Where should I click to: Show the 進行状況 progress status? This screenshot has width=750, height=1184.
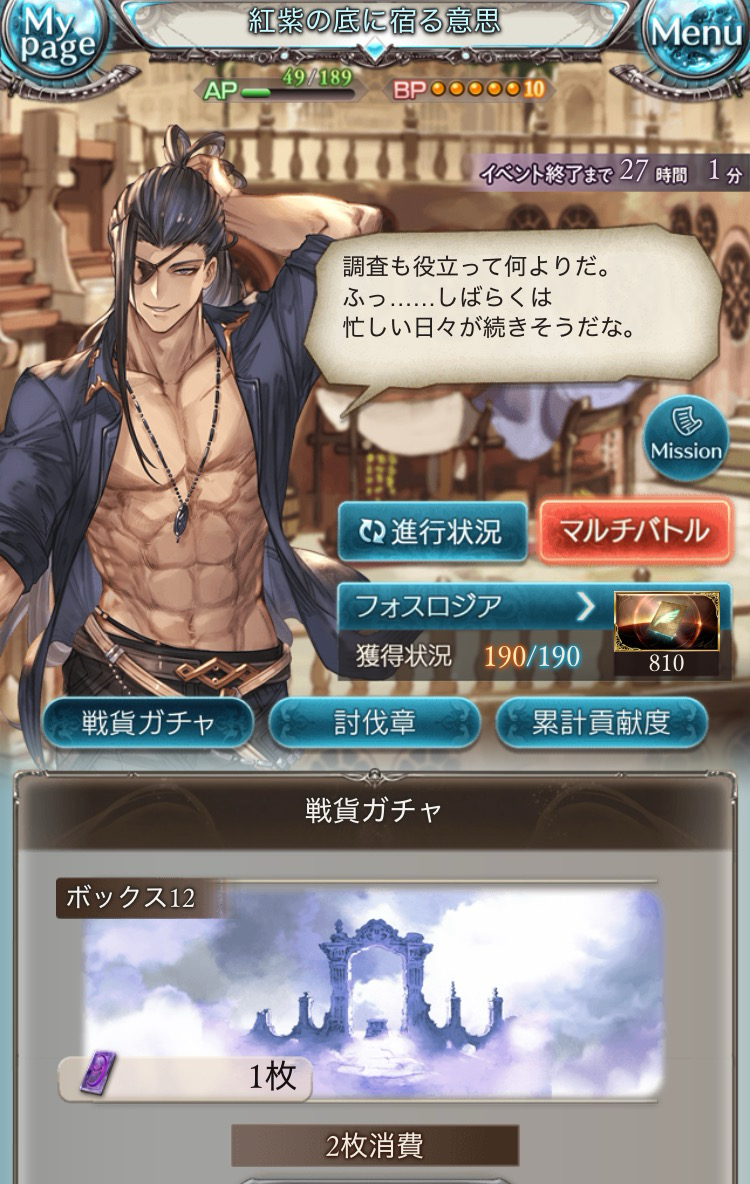click(x=432, y=531)
